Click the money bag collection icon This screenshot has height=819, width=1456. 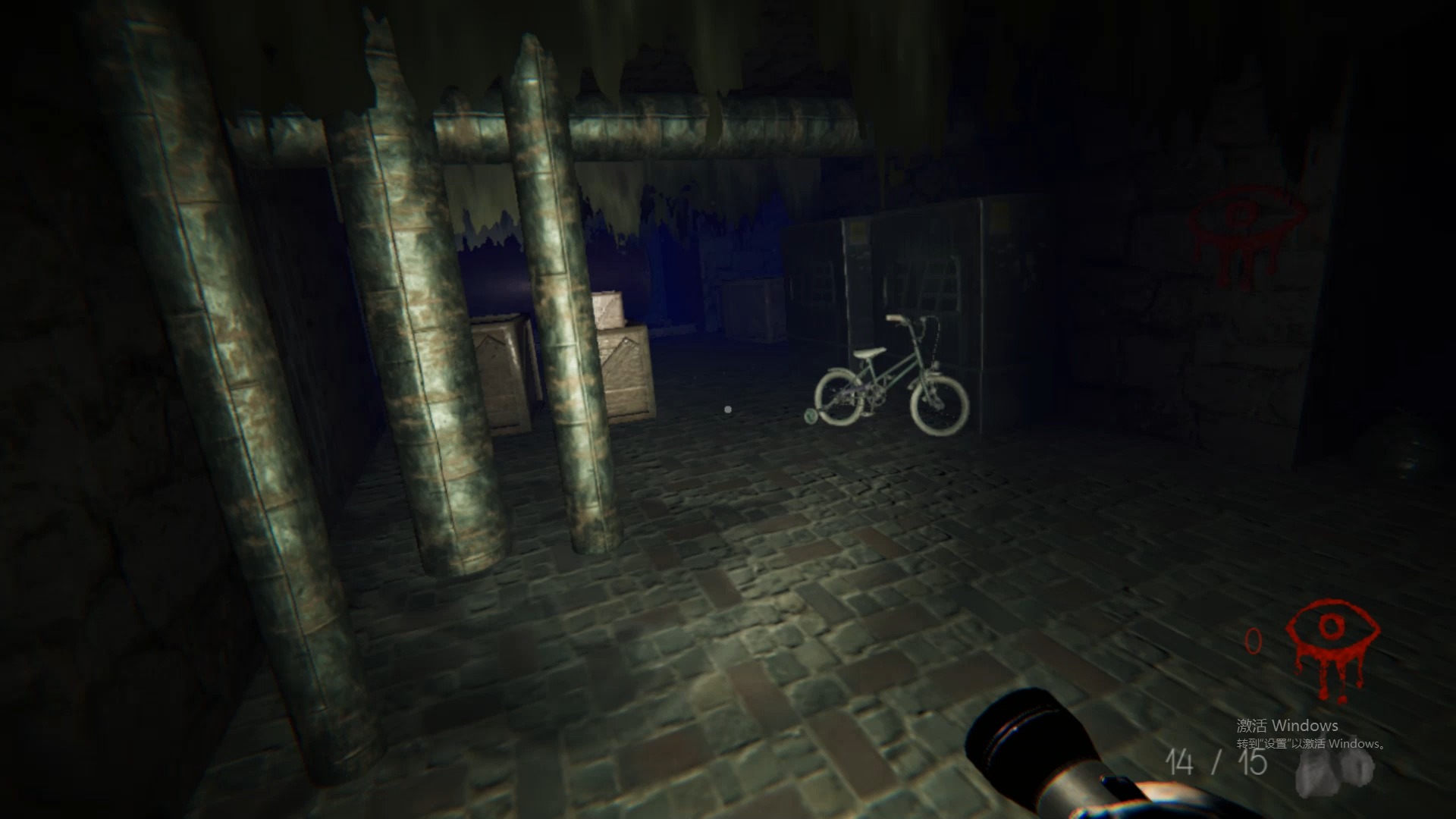(x=1336, y=767)
